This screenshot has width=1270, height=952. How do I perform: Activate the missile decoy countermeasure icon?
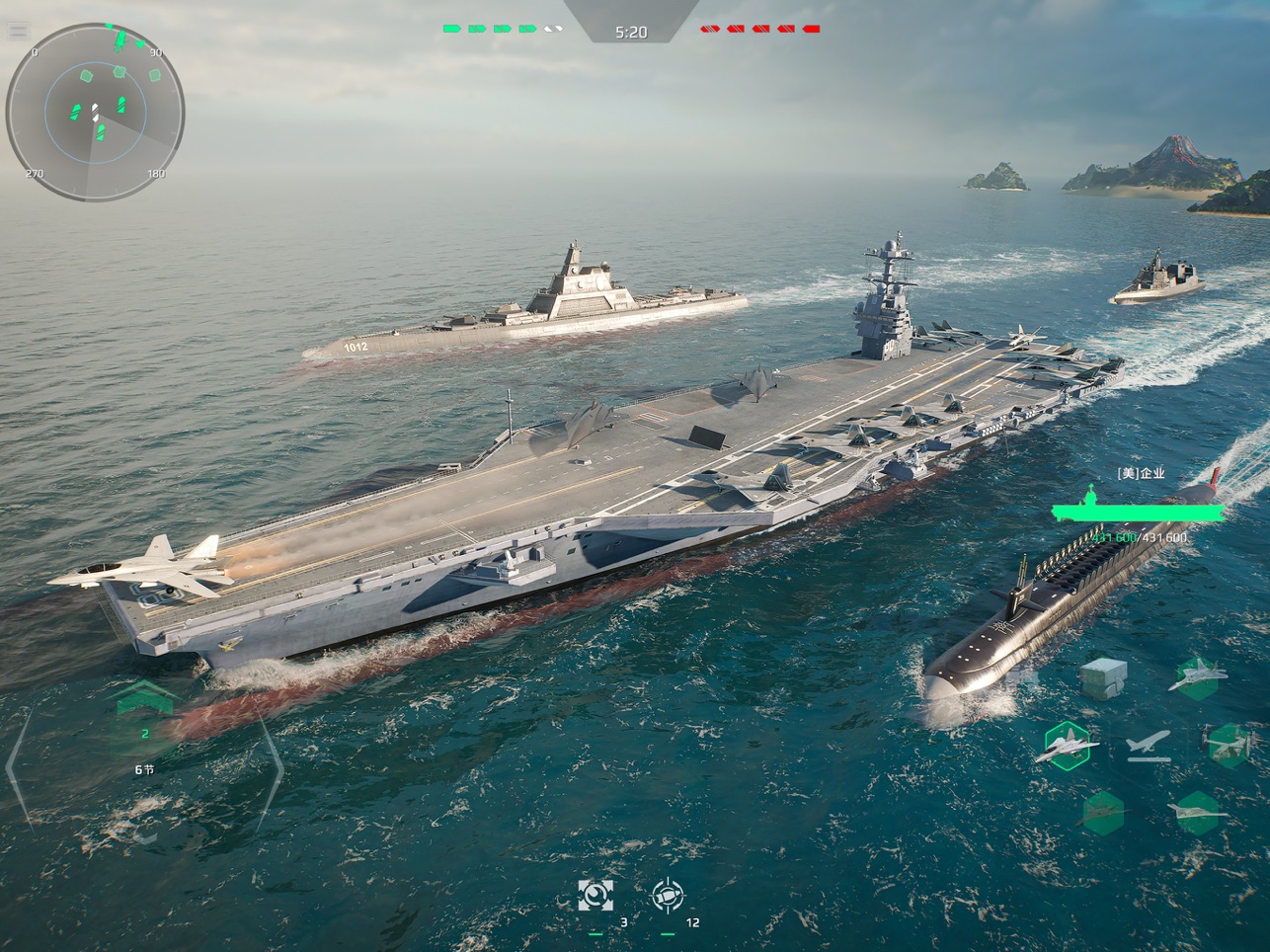pos(669,896)
